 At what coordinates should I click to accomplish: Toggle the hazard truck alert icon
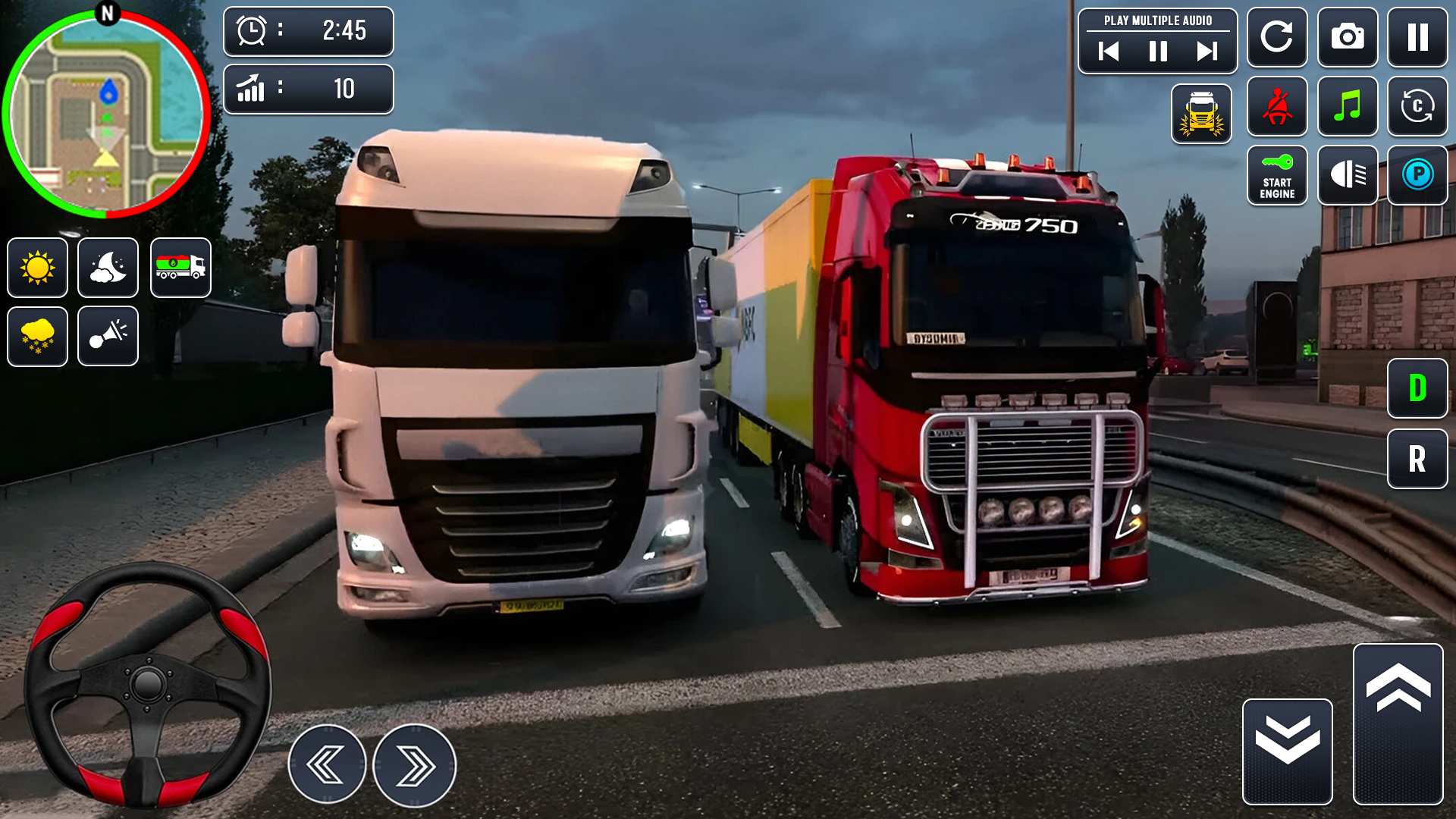(x=1201, y=114)
